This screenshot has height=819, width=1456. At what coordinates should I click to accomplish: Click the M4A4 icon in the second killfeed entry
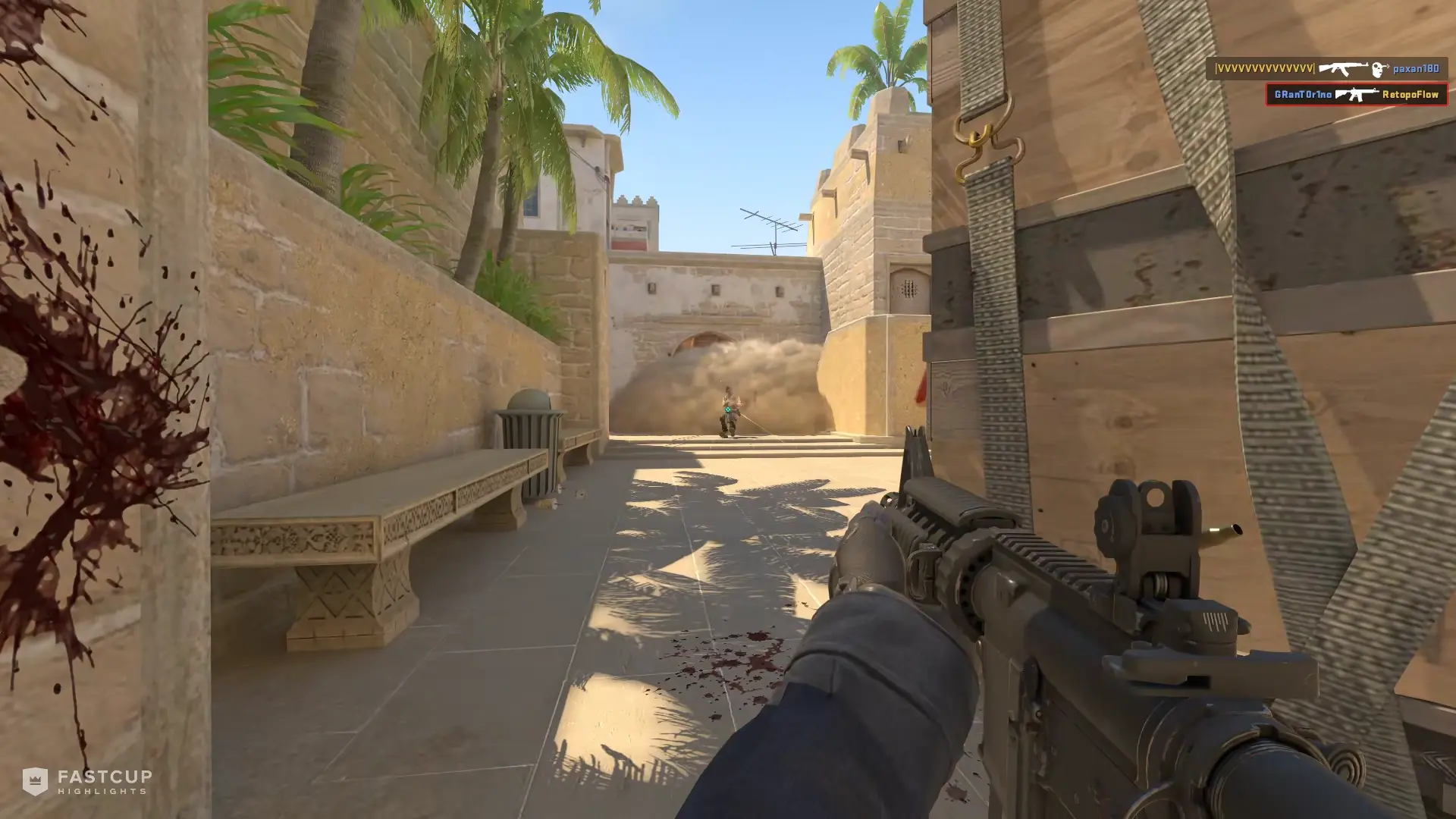click(1357, 95)
